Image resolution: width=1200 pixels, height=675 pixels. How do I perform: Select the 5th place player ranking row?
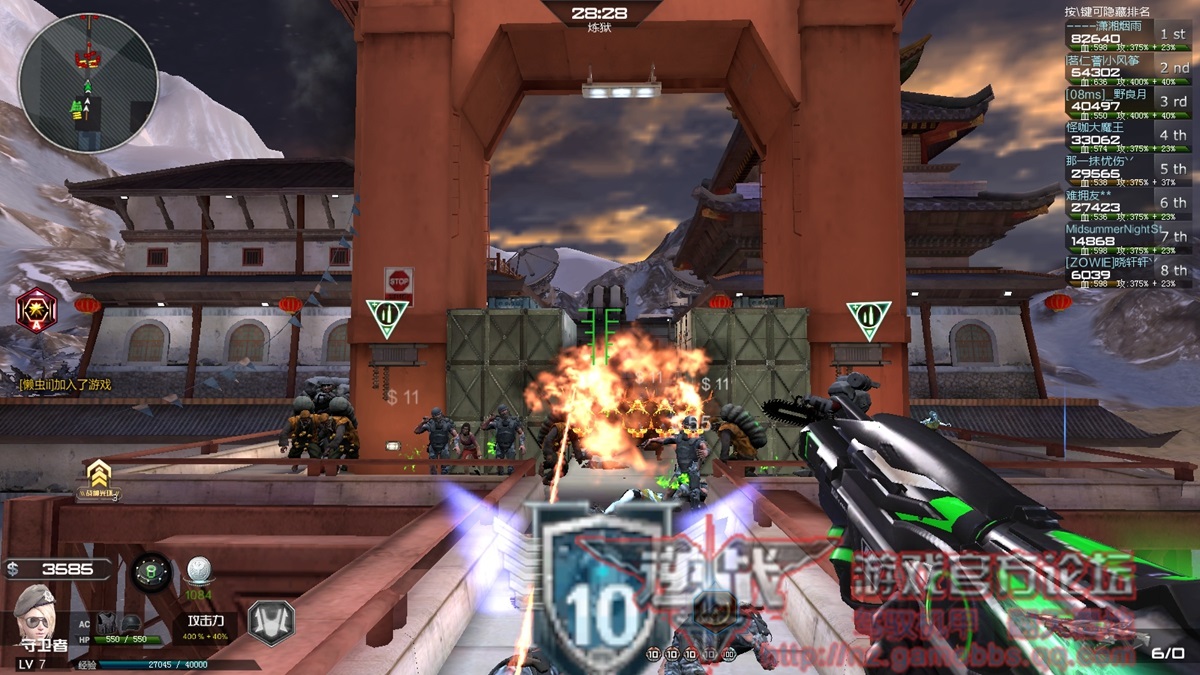coord(1127,170)
